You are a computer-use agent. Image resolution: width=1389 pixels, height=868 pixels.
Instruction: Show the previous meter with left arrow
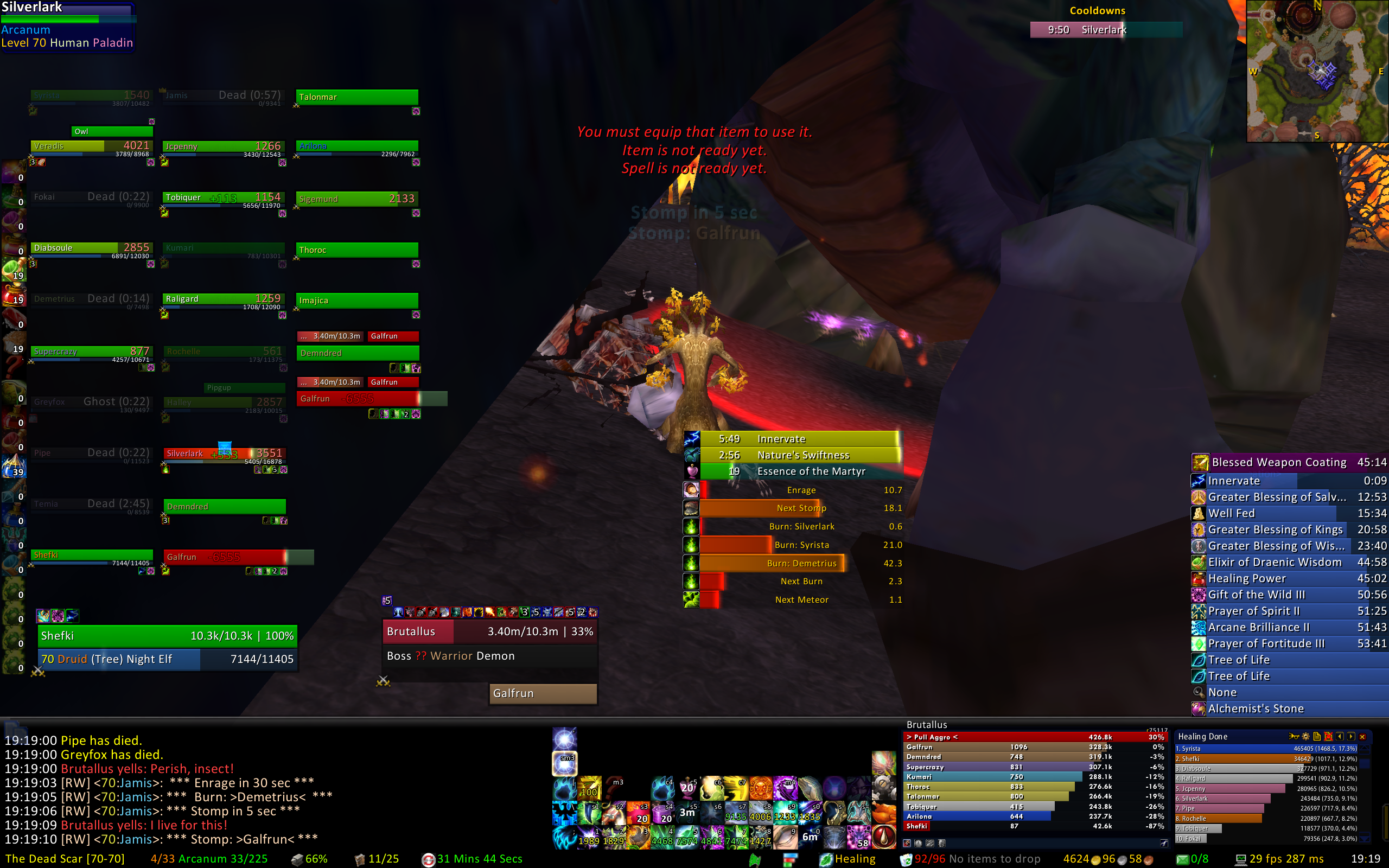(x=1340, y=737)
